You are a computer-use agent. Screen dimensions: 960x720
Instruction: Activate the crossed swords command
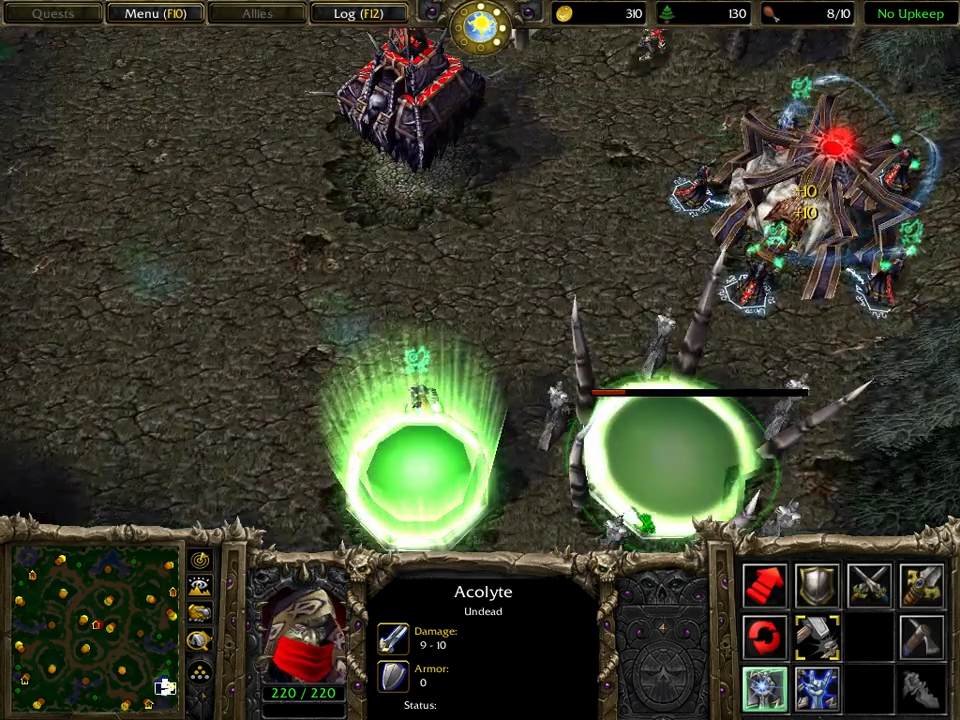point(869,587)
